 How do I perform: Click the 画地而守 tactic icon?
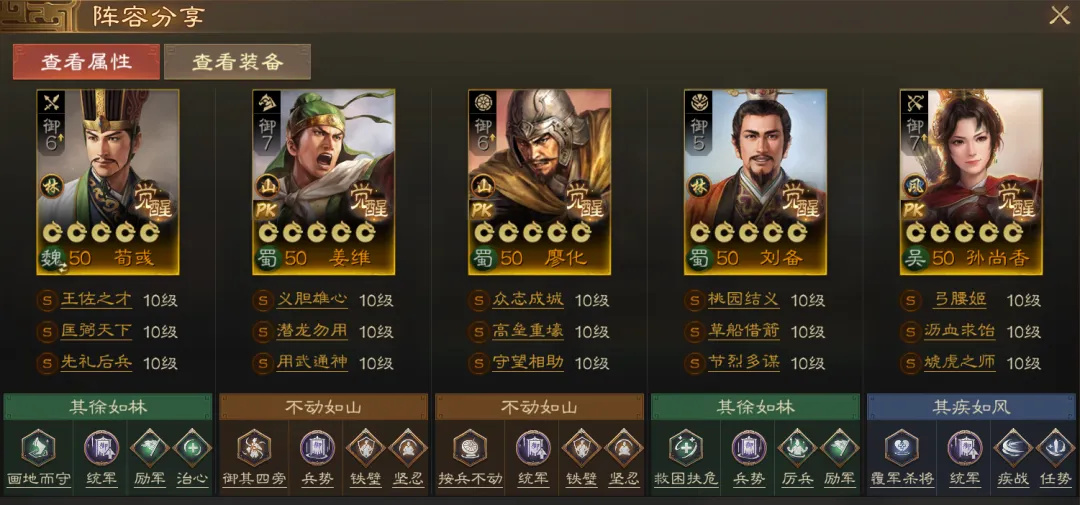[38, 449]
